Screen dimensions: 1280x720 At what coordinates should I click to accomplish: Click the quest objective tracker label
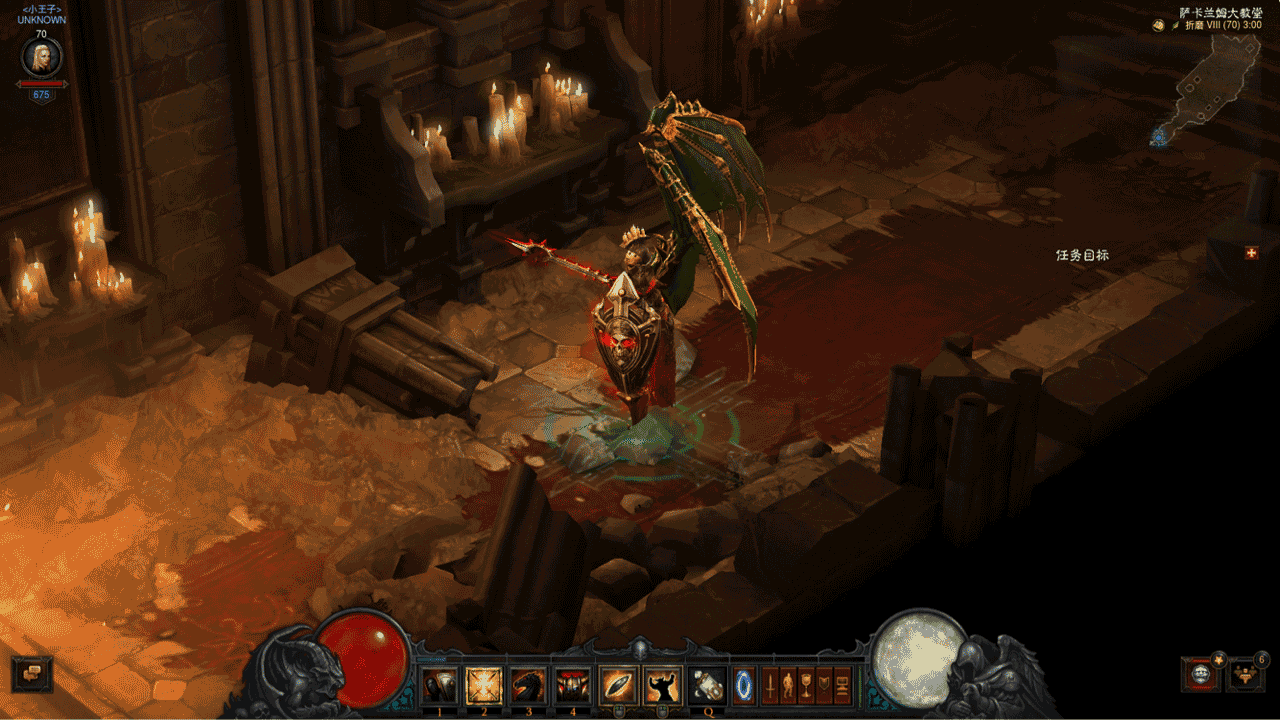pyautogui.click(x=1082, y=255)
